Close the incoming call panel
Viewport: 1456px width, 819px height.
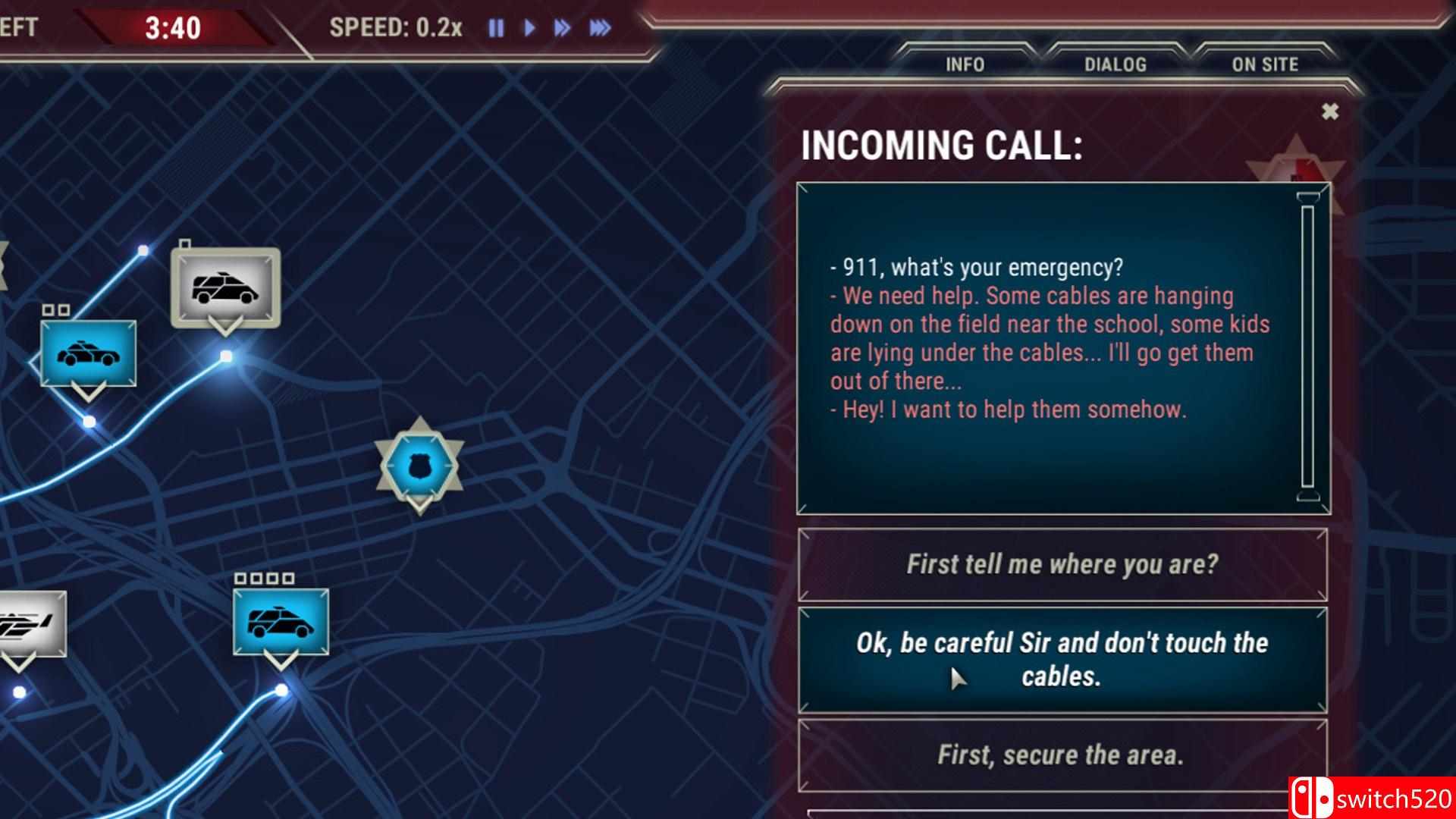1329,112
